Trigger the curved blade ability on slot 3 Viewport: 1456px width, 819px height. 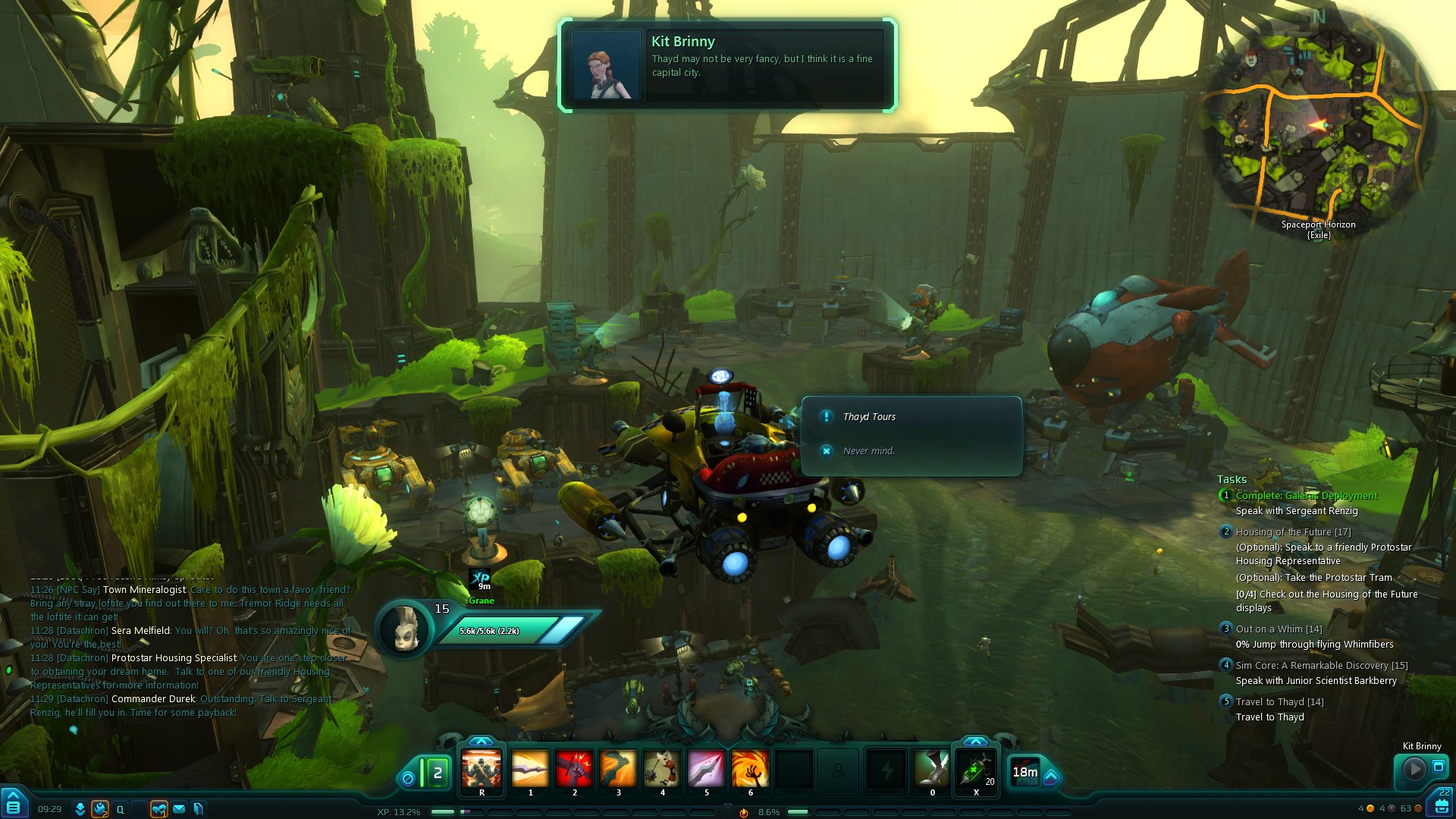coord(618,769)
